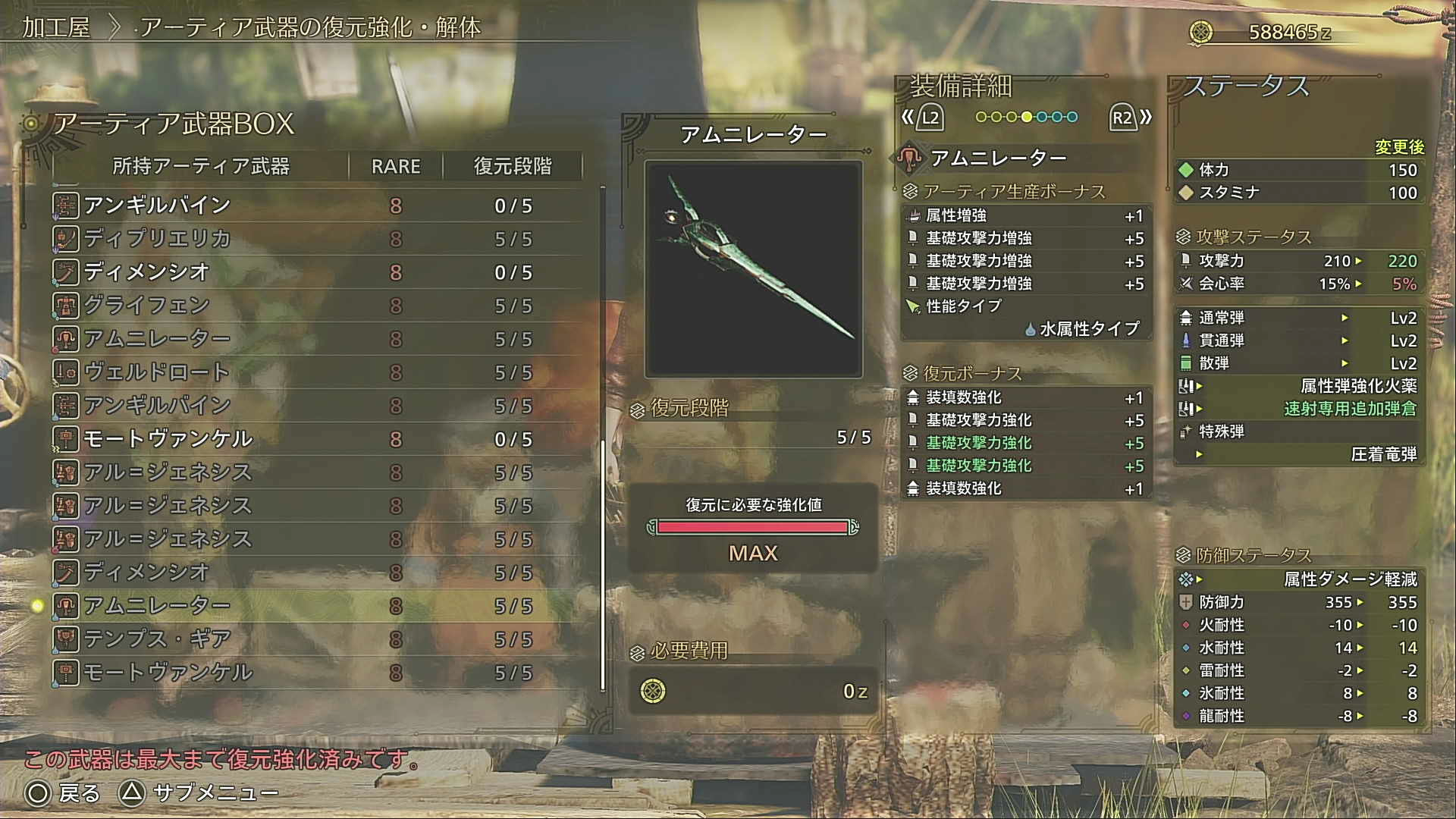The height and width of the screenshot is (819, 1456).
Task: Click the アムニレーター heavy bowgun icon highlighted in yellow
Action: 67,605
